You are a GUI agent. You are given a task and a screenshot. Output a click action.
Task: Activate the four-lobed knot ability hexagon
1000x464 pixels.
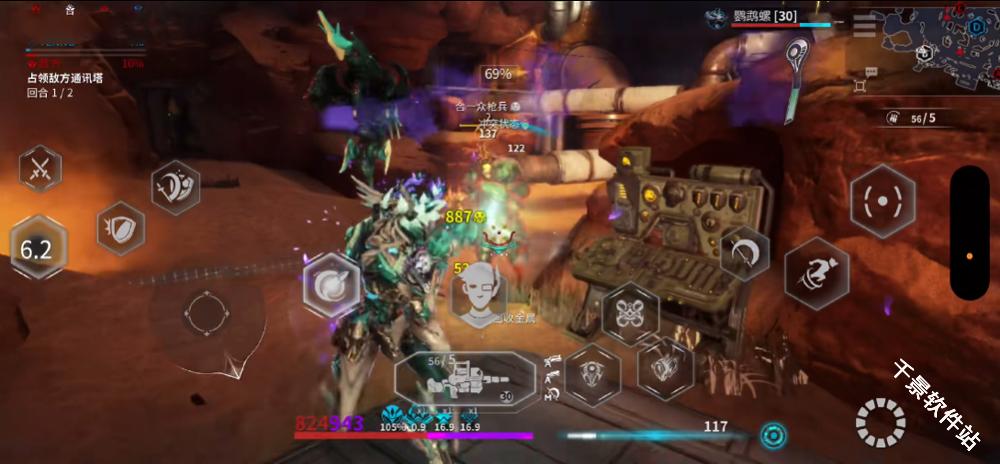(x=631, y=313)
